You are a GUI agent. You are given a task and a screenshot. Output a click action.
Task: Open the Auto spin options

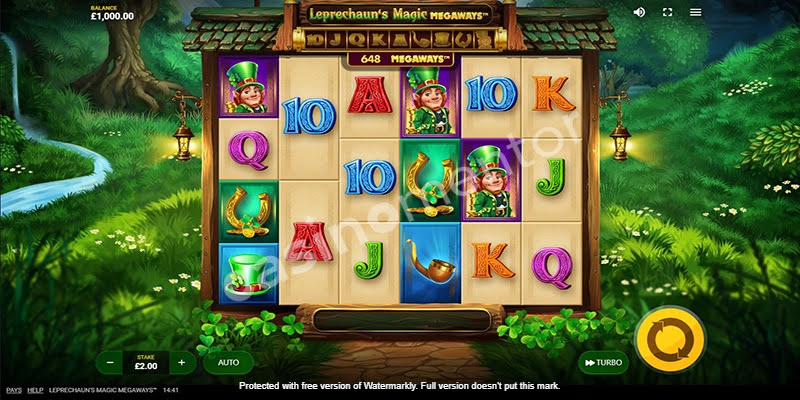[x=228, y=362]
